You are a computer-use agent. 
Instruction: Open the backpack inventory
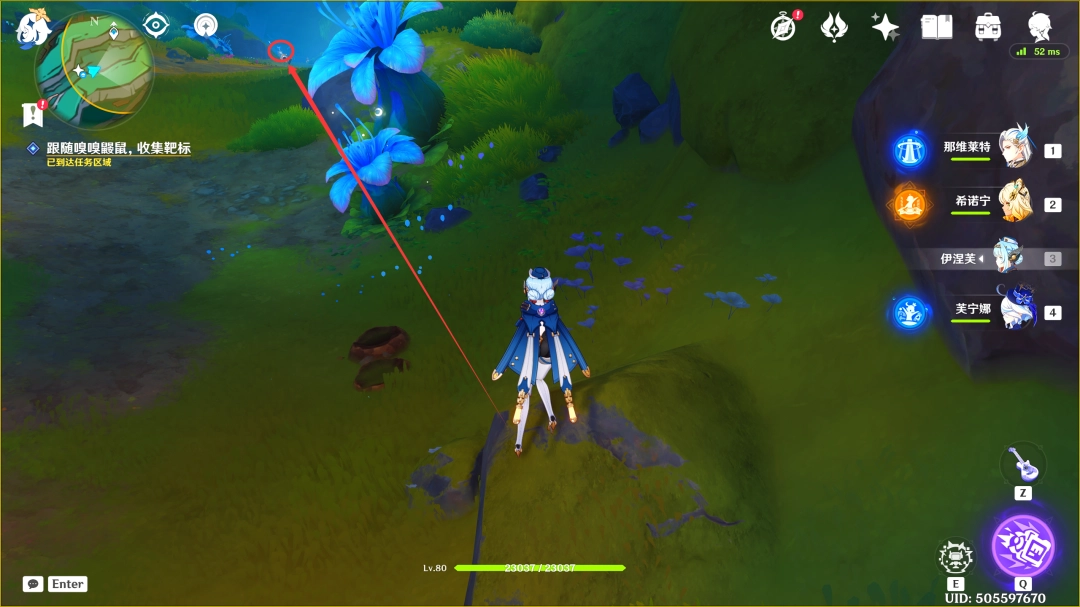point(988,27)
